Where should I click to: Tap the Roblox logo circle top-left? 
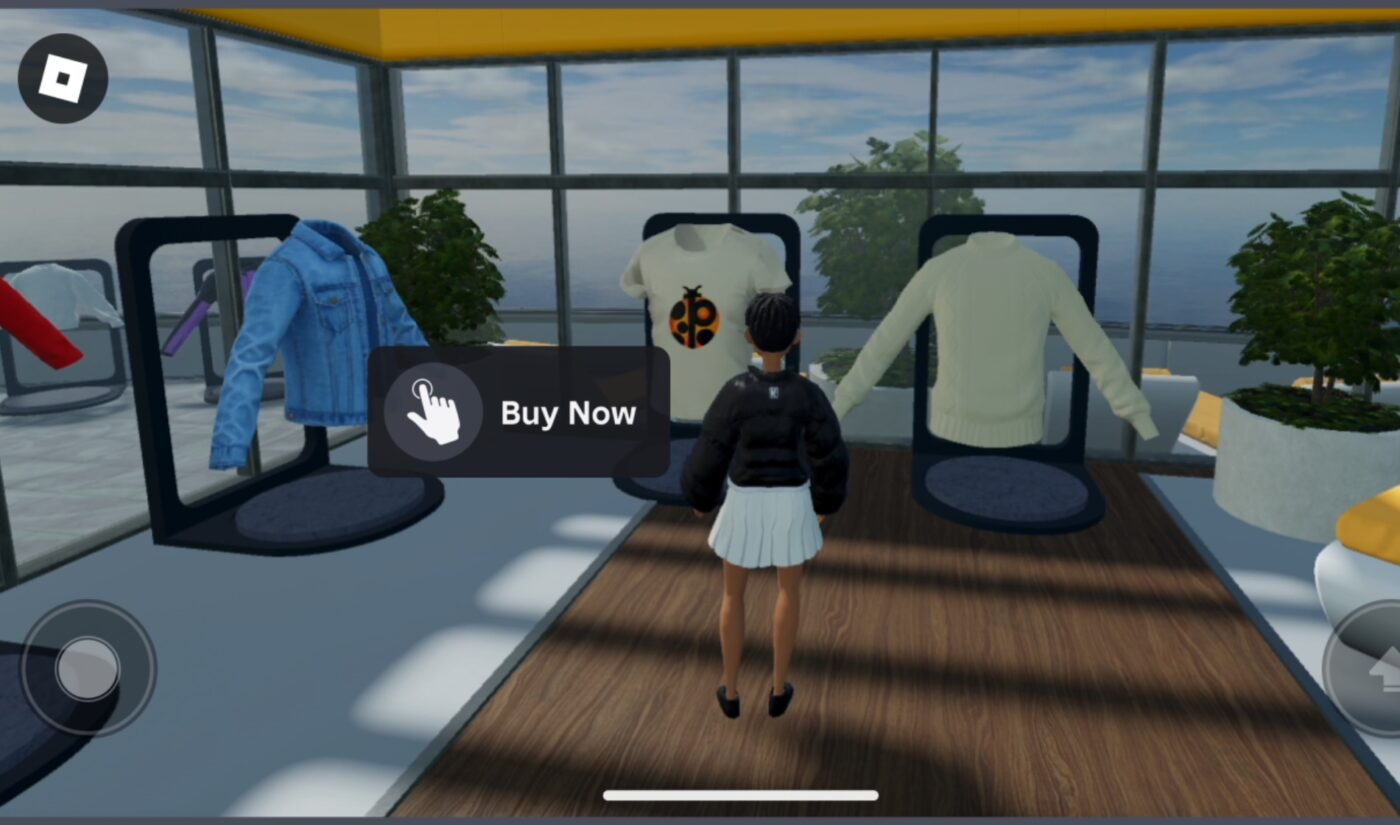[x=65, y=78]
